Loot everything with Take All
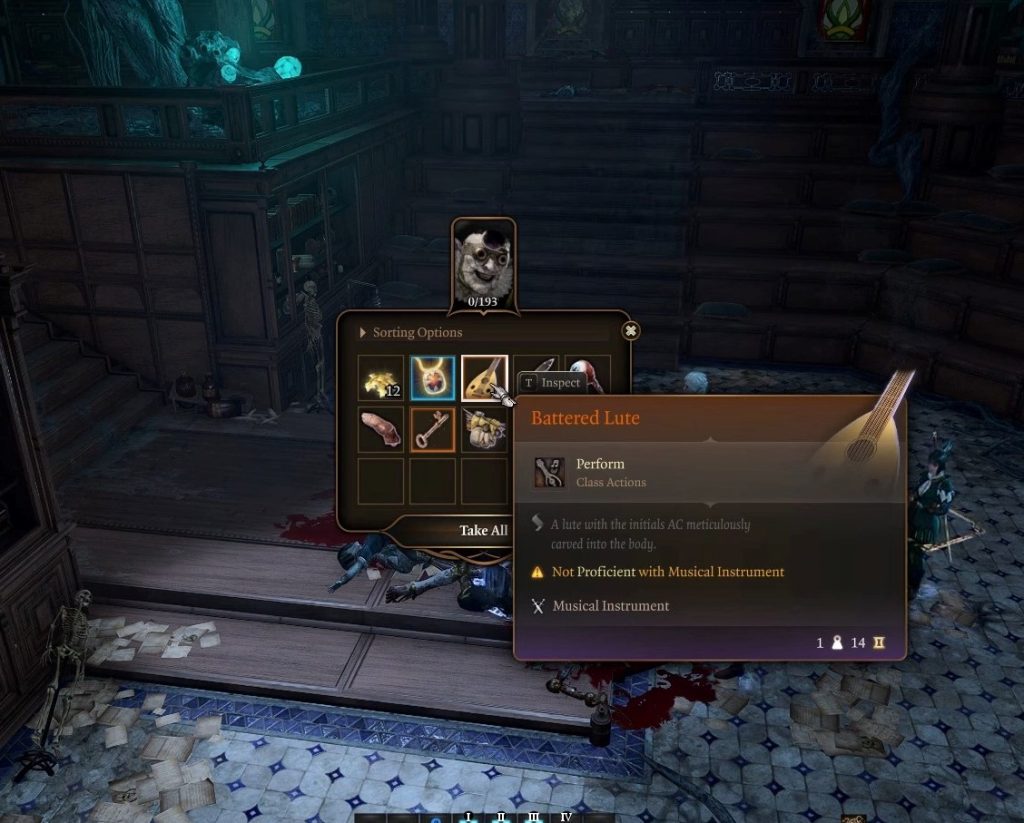Image resolution: width=1024 pixels, height=823 pixels. 483,530
